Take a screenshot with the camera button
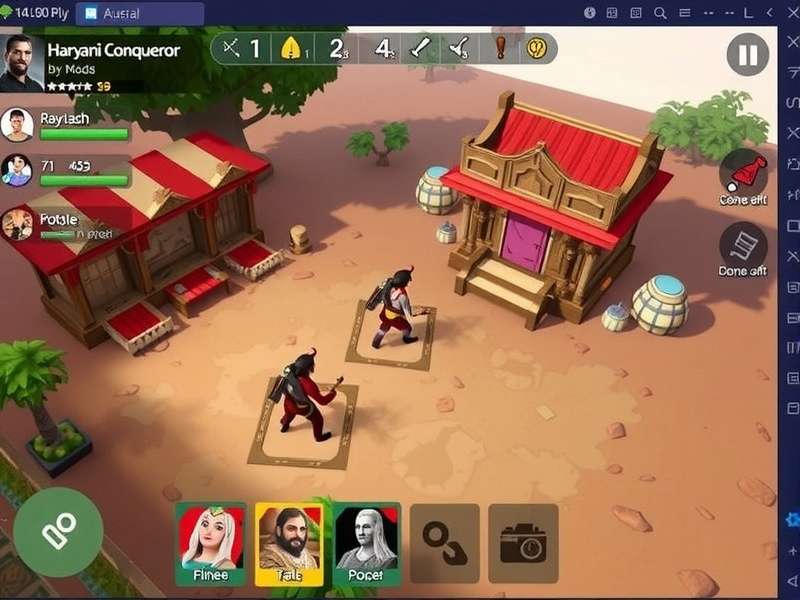Image resolution: width=800 pixels, height=600 pixels. tap(523, 543)
